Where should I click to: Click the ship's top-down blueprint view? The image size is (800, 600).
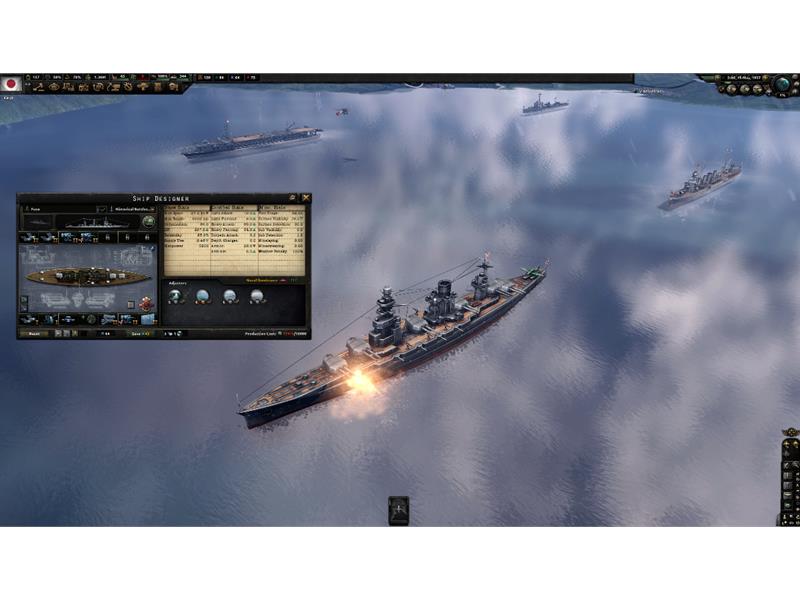point(85,275)
